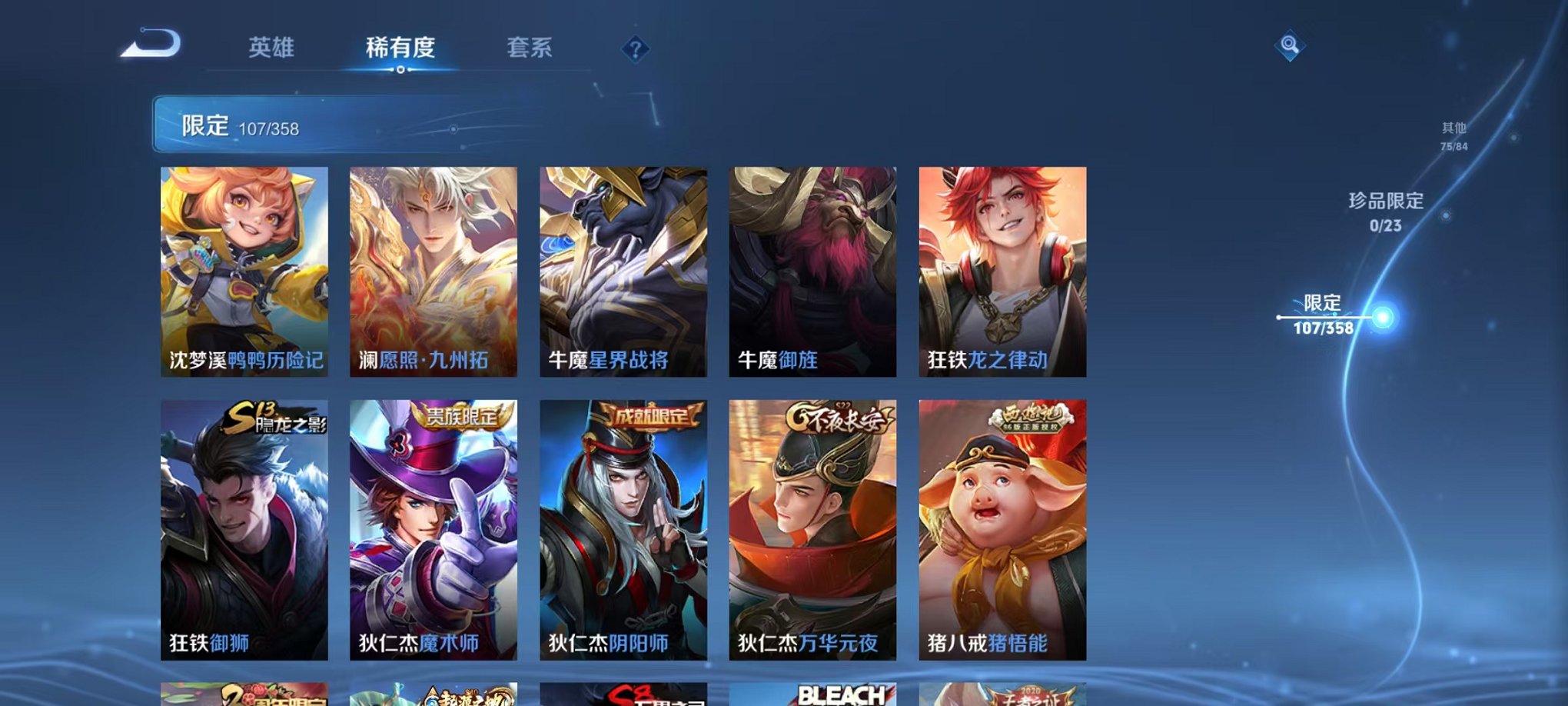The width and height of the screenshot is (1568, 706).
Task: Click the 限定 107/358 header banner
Action: 307,125
